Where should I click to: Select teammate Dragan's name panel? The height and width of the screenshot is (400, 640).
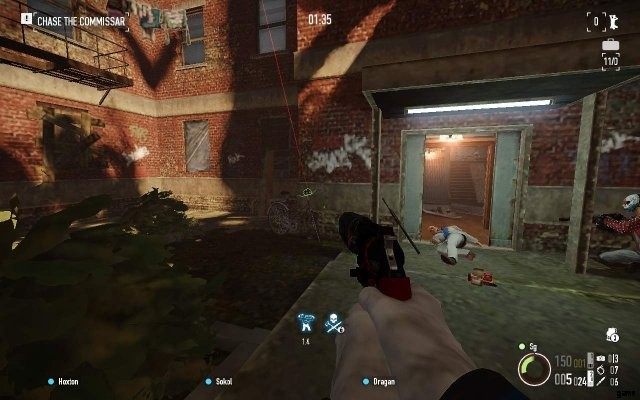384,381
